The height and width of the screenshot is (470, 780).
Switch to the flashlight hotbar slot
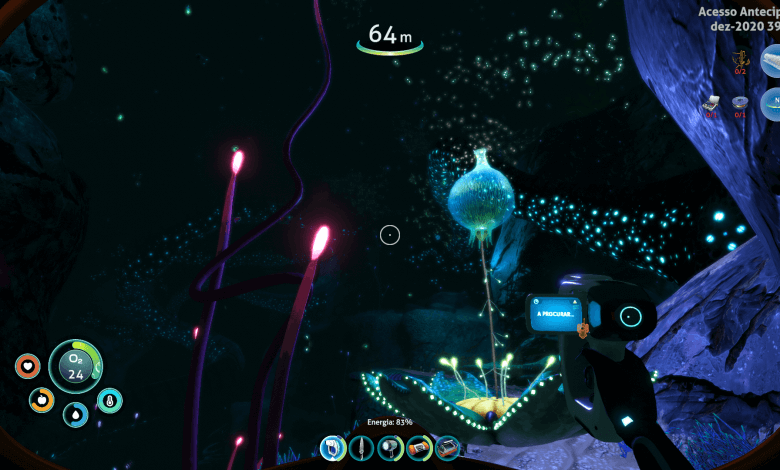(x=390, y=448)
